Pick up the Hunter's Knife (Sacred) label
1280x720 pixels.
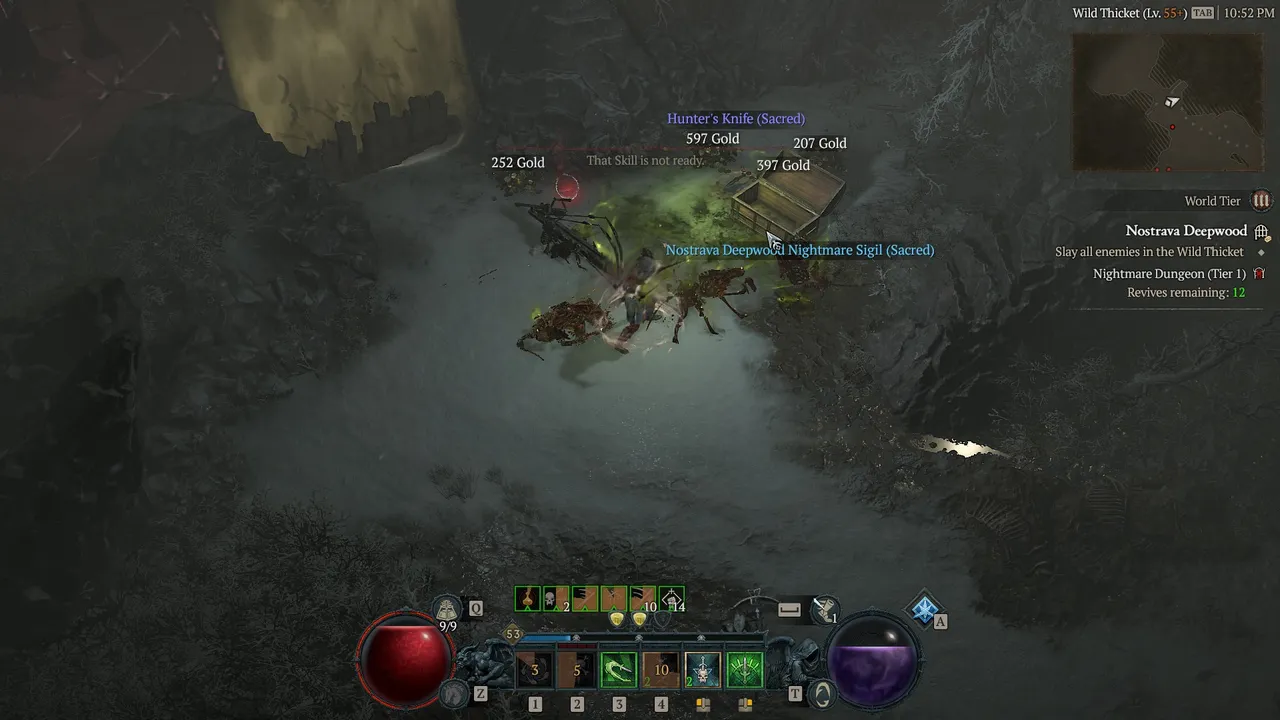(x=736, y=119)
